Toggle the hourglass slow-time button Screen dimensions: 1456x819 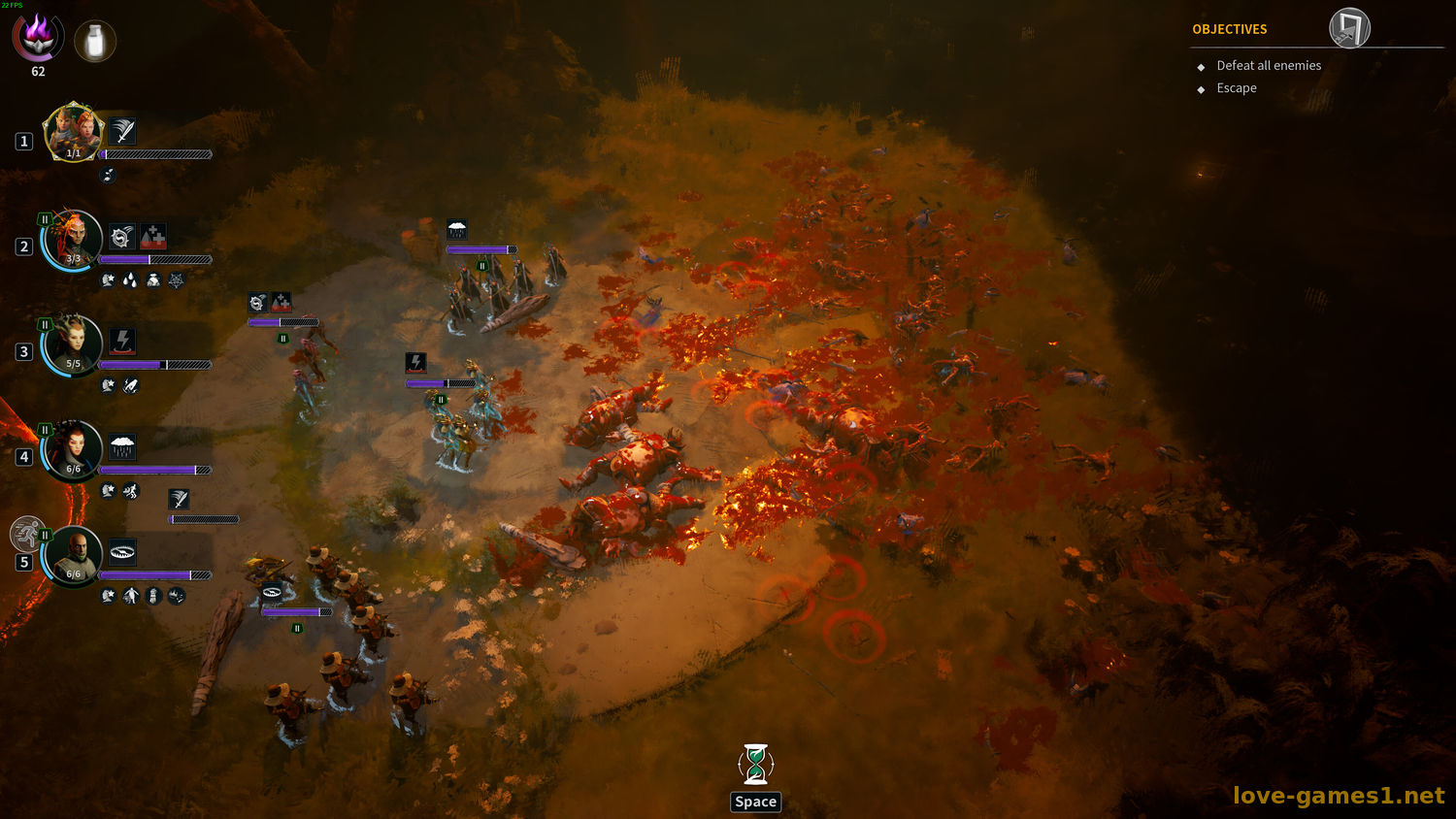tap(755, 765)
